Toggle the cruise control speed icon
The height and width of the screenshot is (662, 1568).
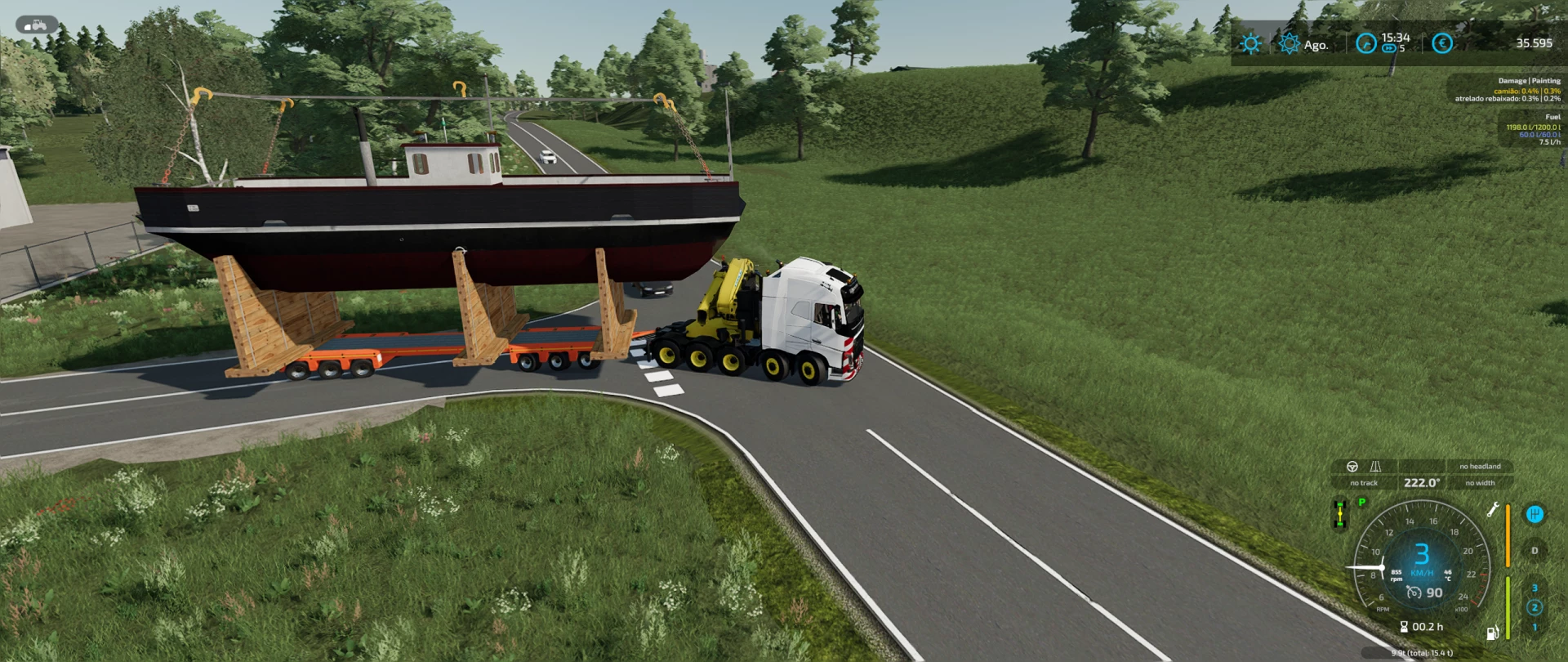(x=1414, y=593)
